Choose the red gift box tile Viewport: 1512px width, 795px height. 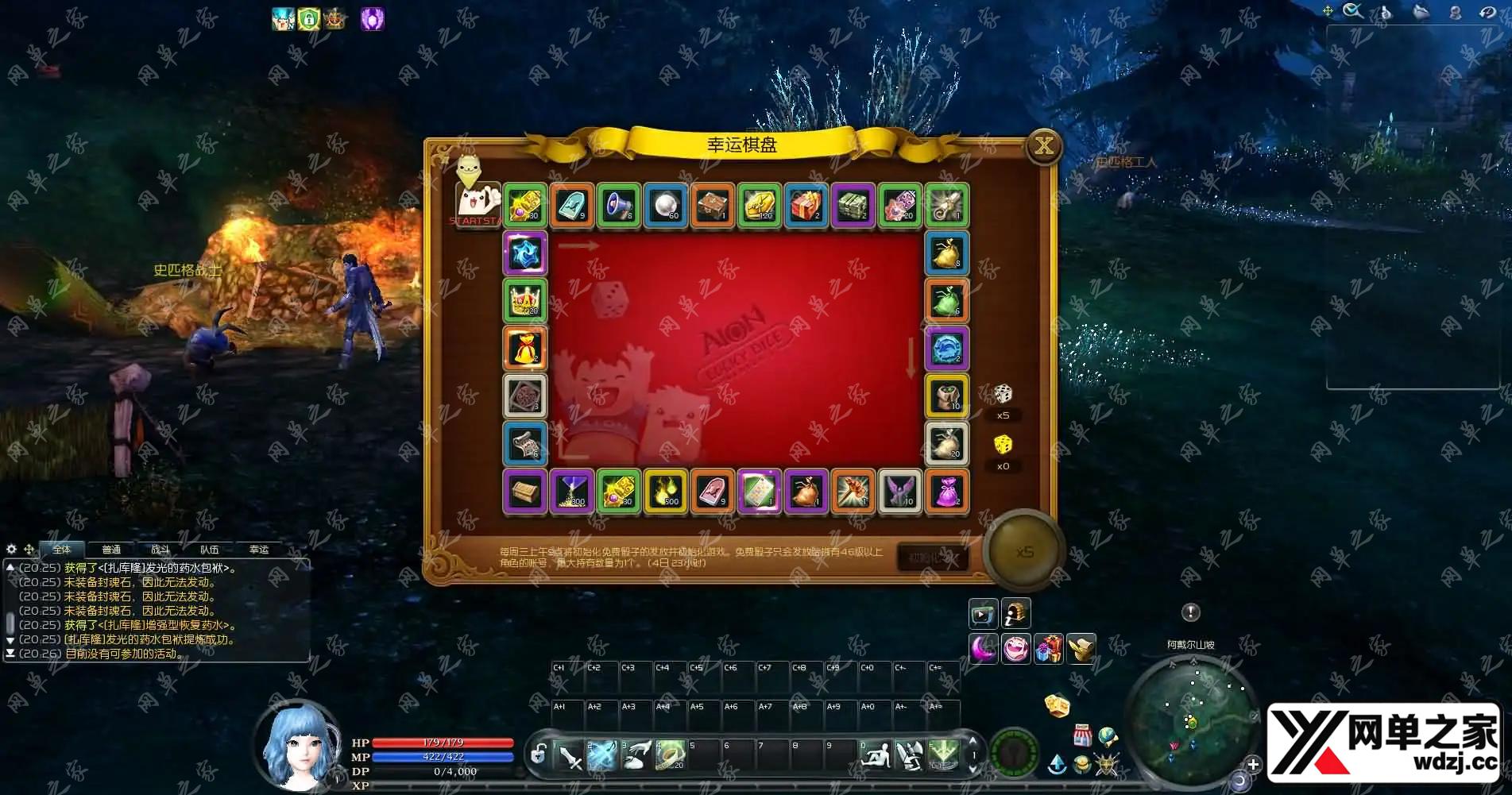[806, 206]
